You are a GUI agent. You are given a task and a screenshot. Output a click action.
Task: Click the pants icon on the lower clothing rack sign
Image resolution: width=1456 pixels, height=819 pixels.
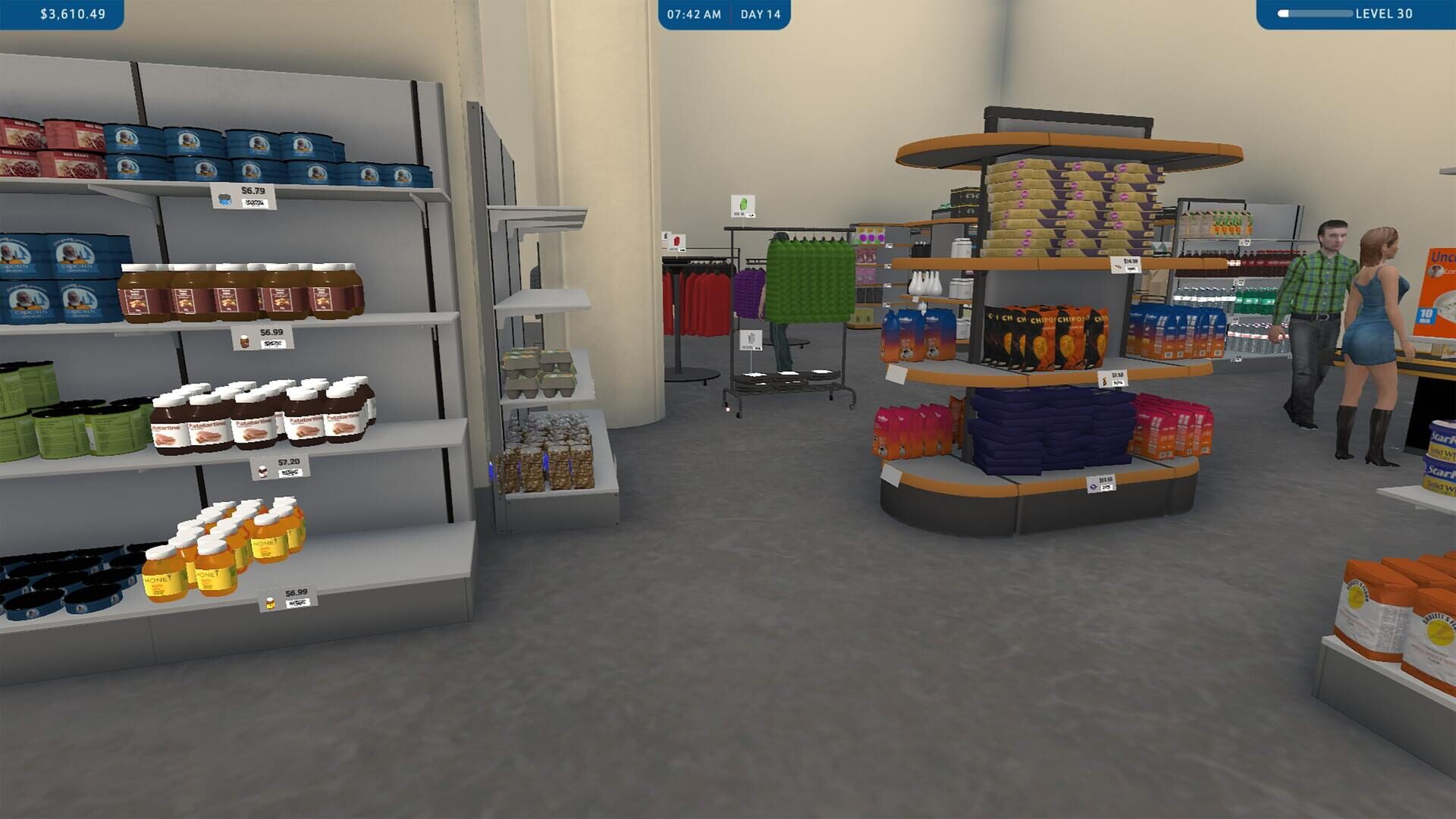coord(750,338)
